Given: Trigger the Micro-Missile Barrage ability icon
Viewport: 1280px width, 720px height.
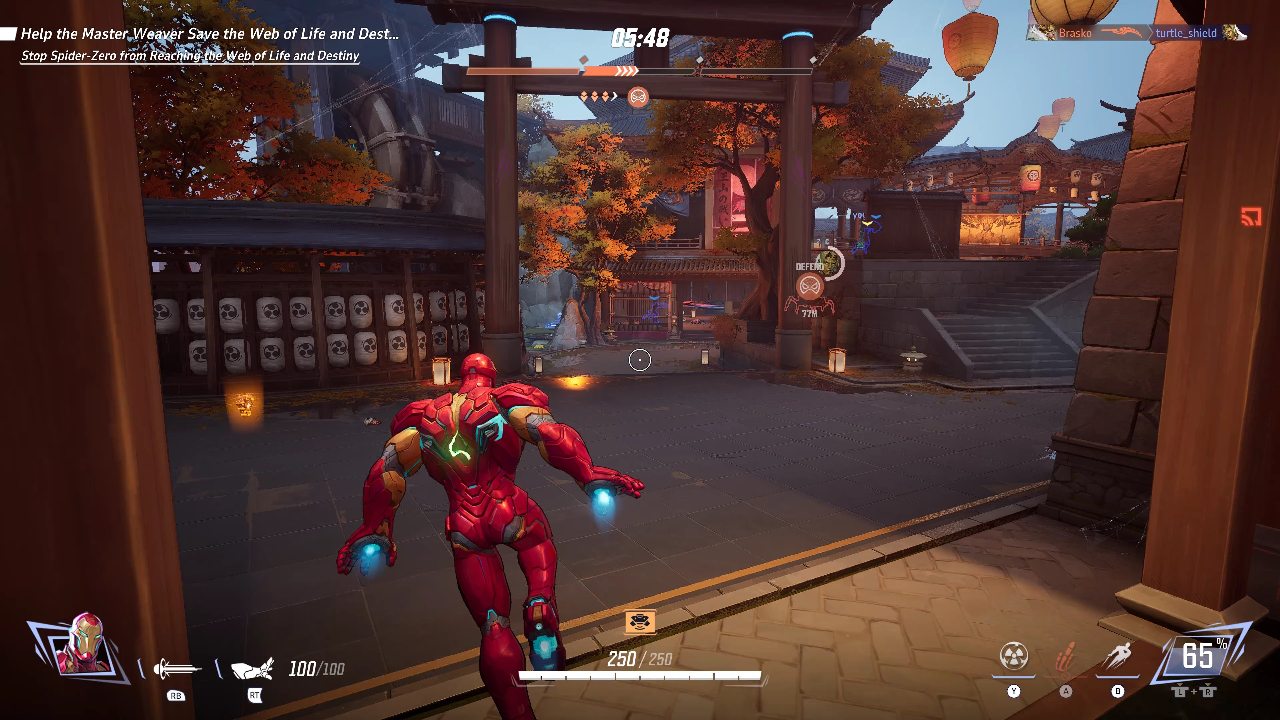Looking at the screenshot, I should (x=1066, y=658).
